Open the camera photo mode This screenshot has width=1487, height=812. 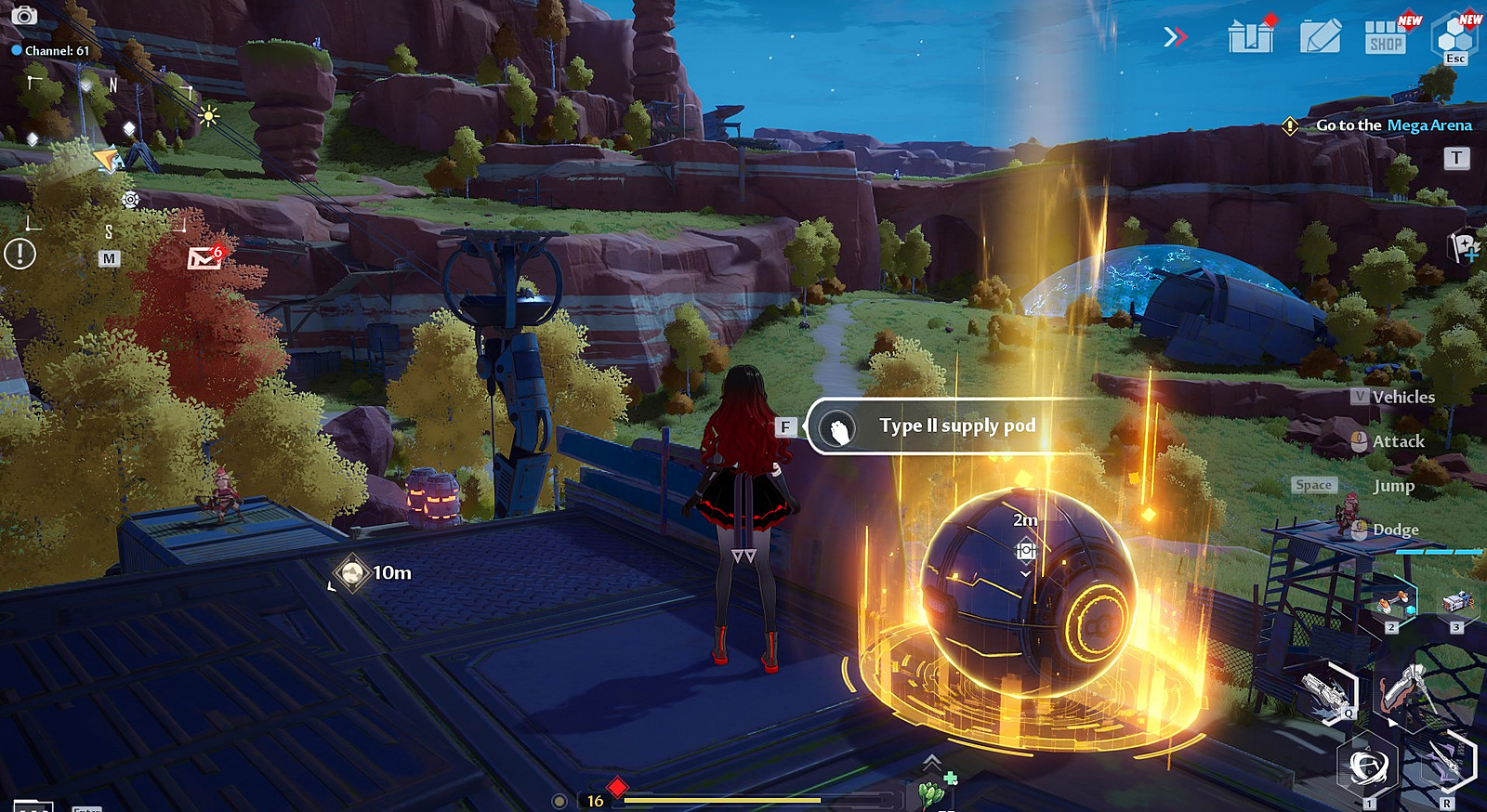(24, 16)
